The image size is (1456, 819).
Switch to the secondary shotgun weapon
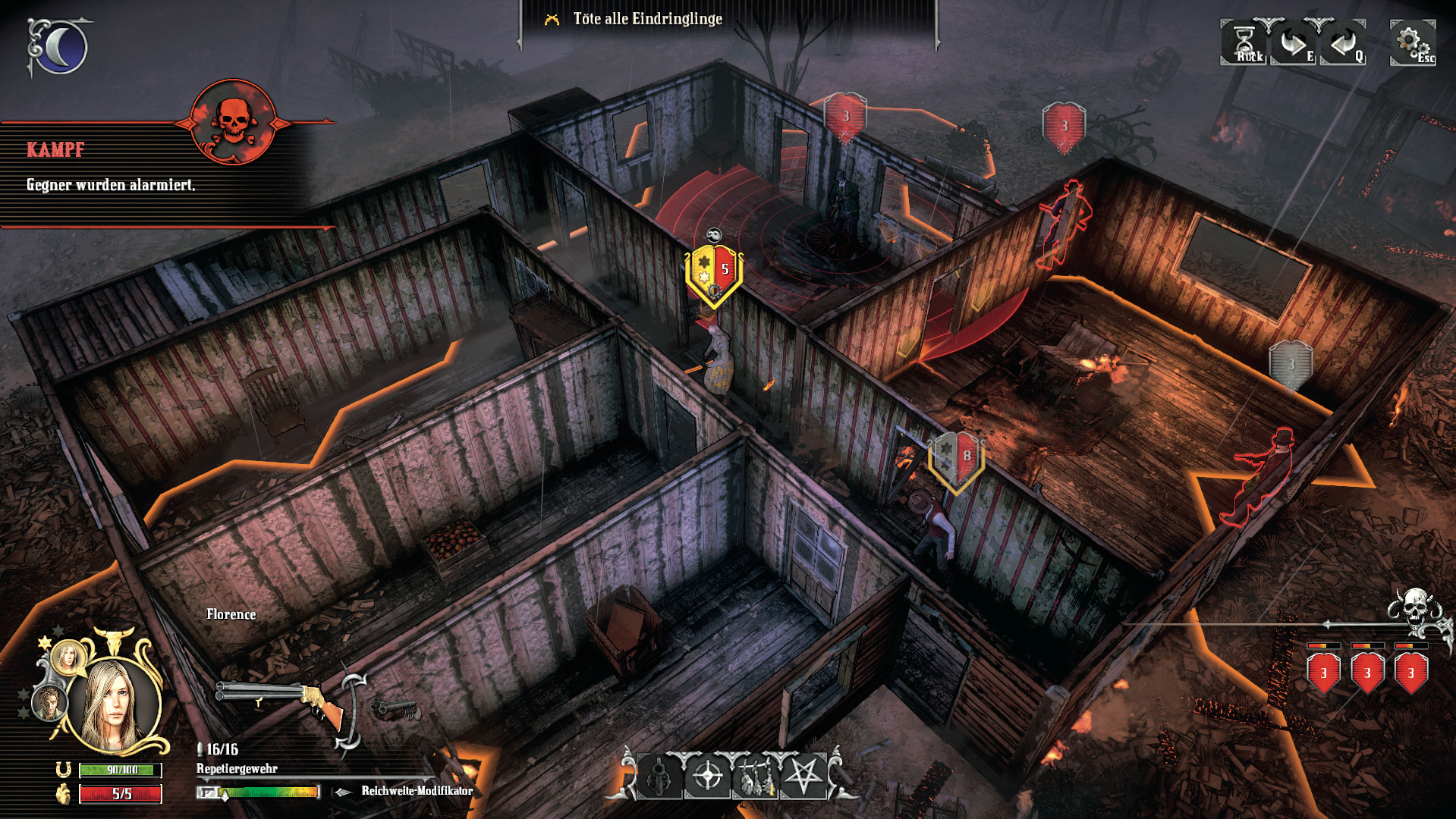coord(396,710)
